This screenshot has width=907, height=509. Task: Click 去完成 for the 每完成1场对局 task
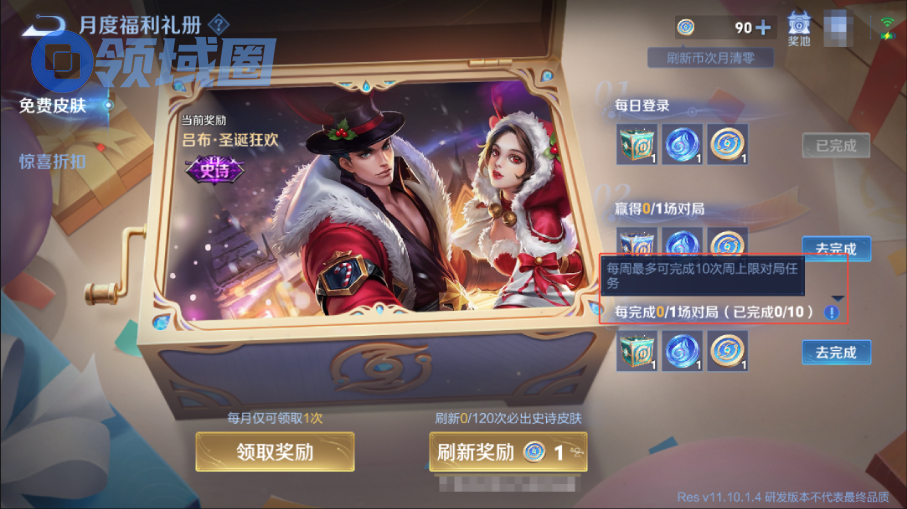836,352
